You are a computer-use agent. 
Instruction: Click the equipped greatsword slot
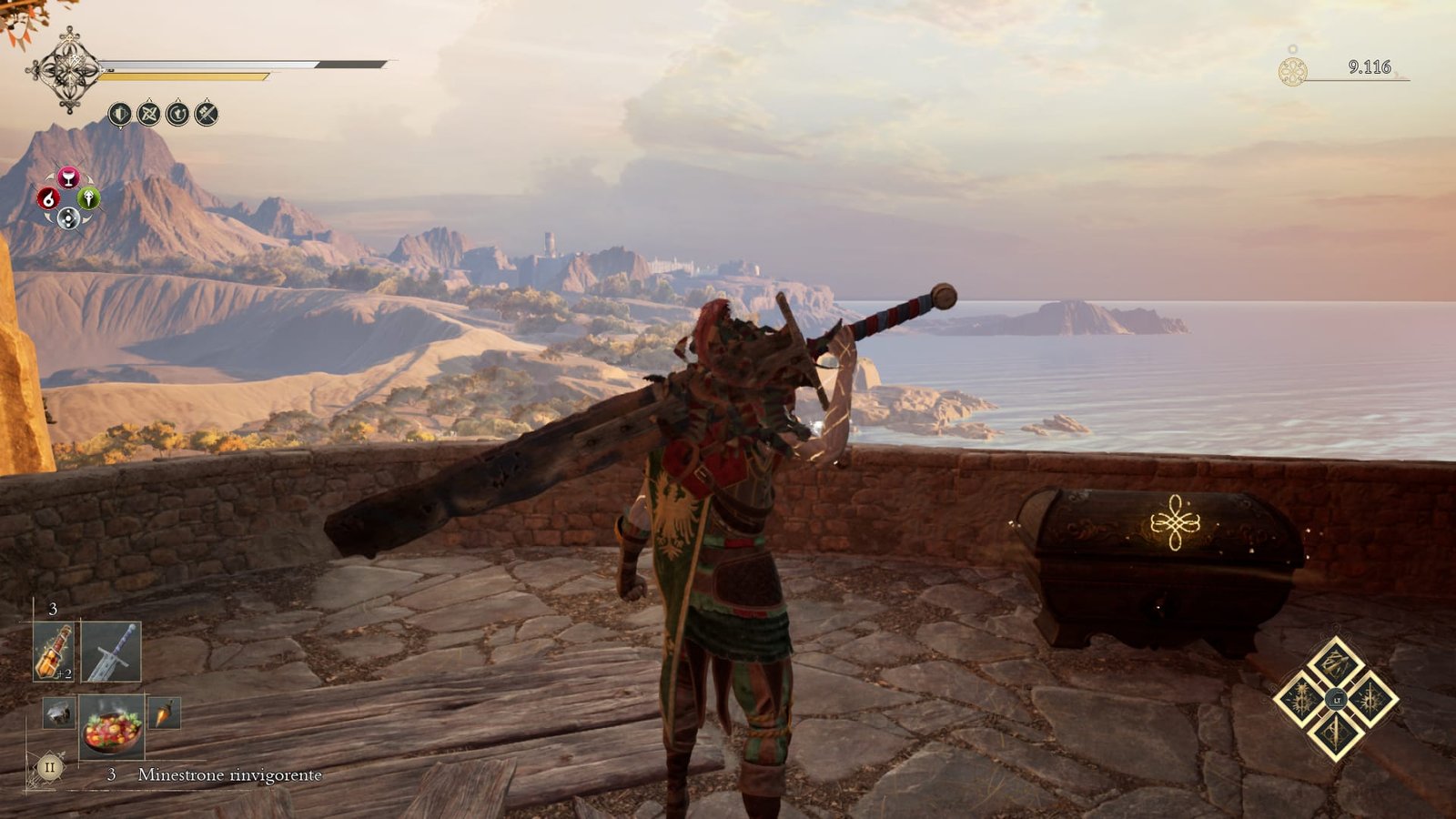(111, 652)
